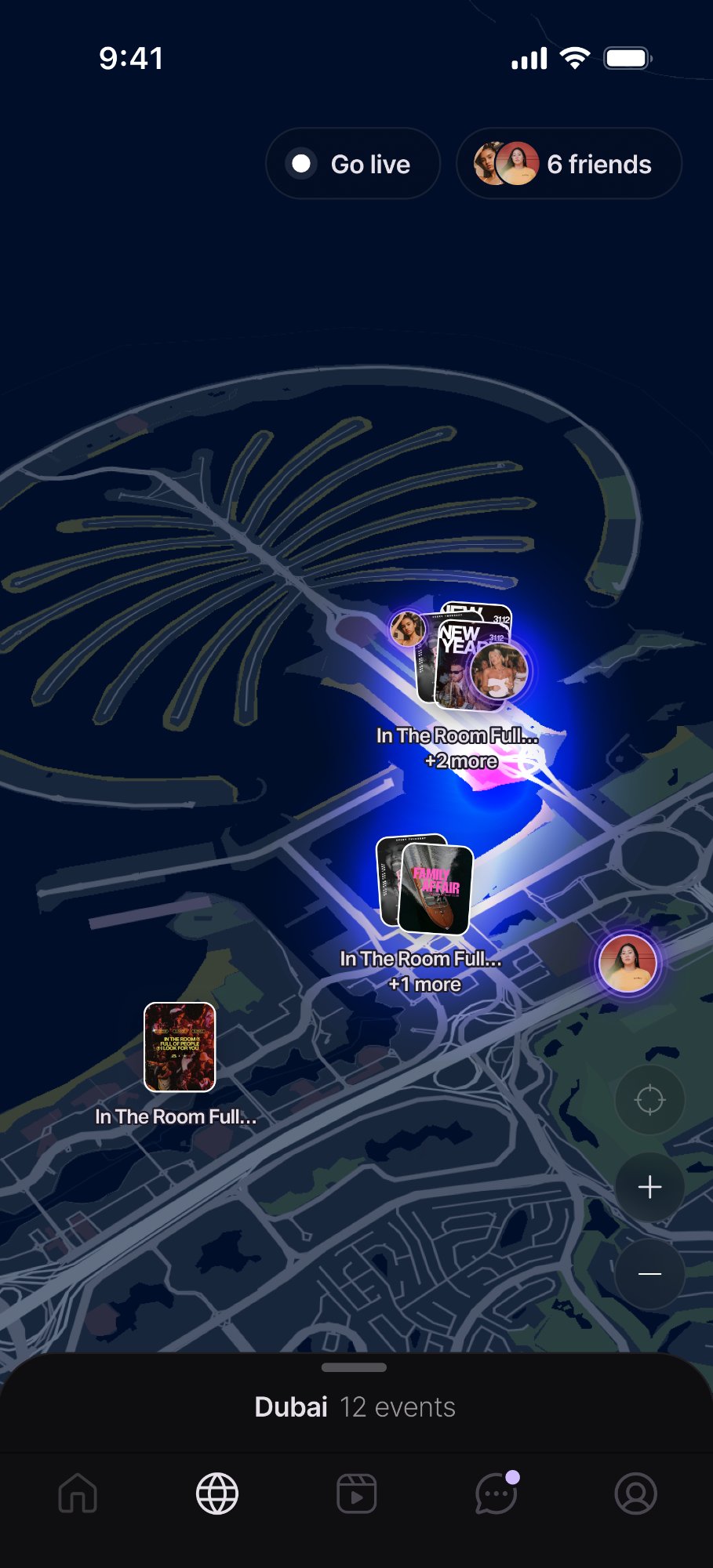Zoom out with the minus button
This screenshot has width=713, height=1568.
pos(649,1274)
